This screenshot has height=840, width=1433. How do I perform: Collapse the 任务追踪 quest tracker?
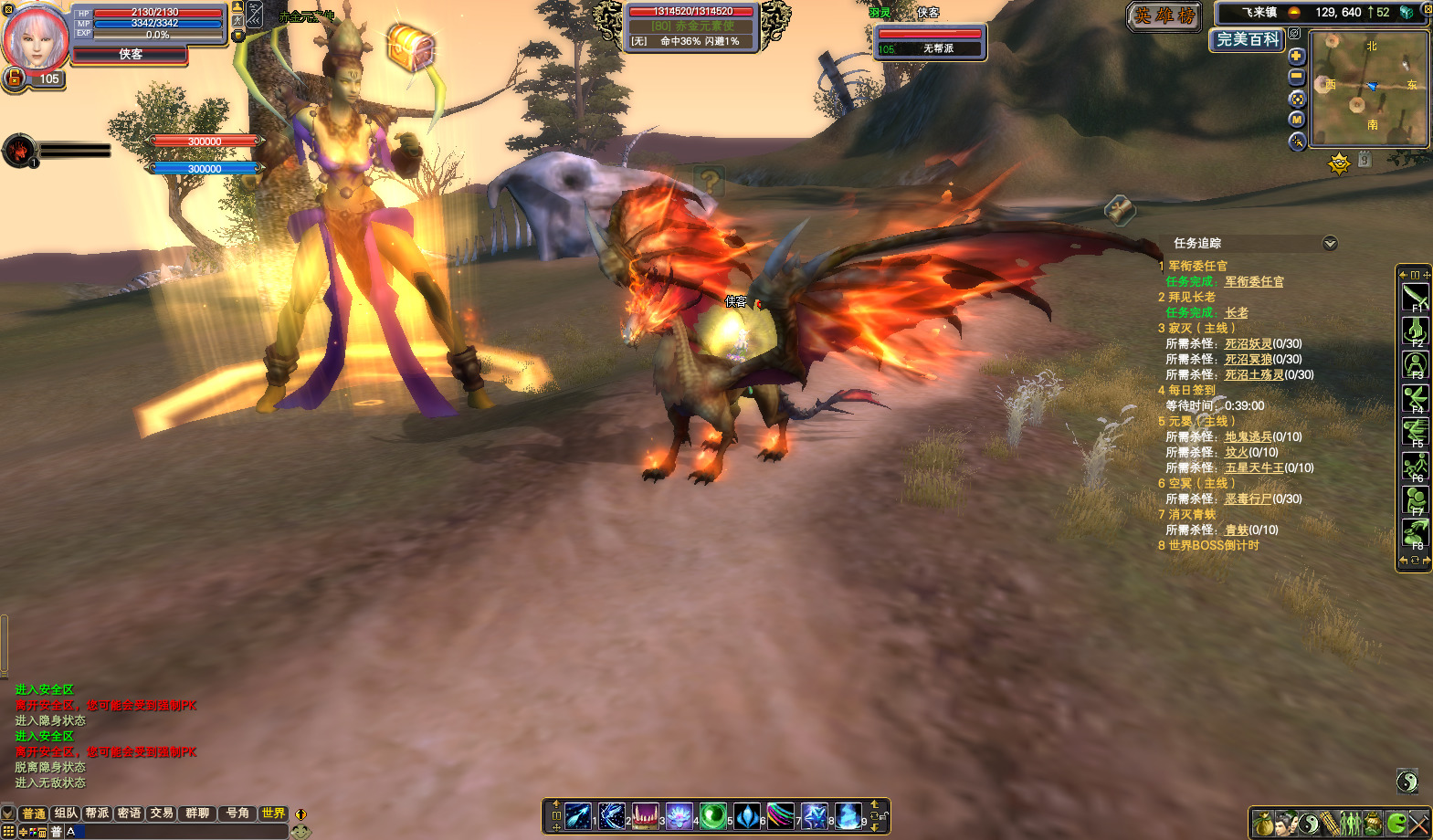[x=1330, y=243]
